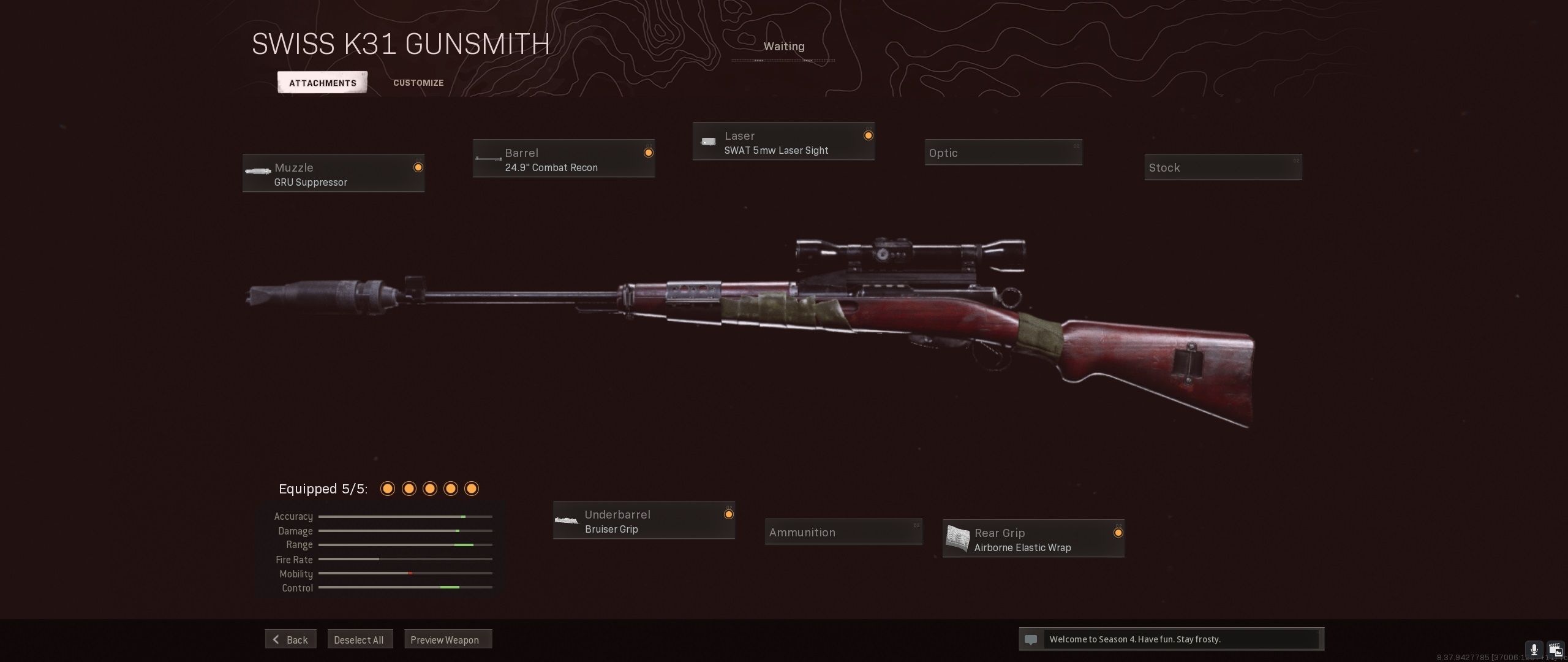
Task: Open the SWAT 5mw Laser Sight icon
Action: [708, 141]
